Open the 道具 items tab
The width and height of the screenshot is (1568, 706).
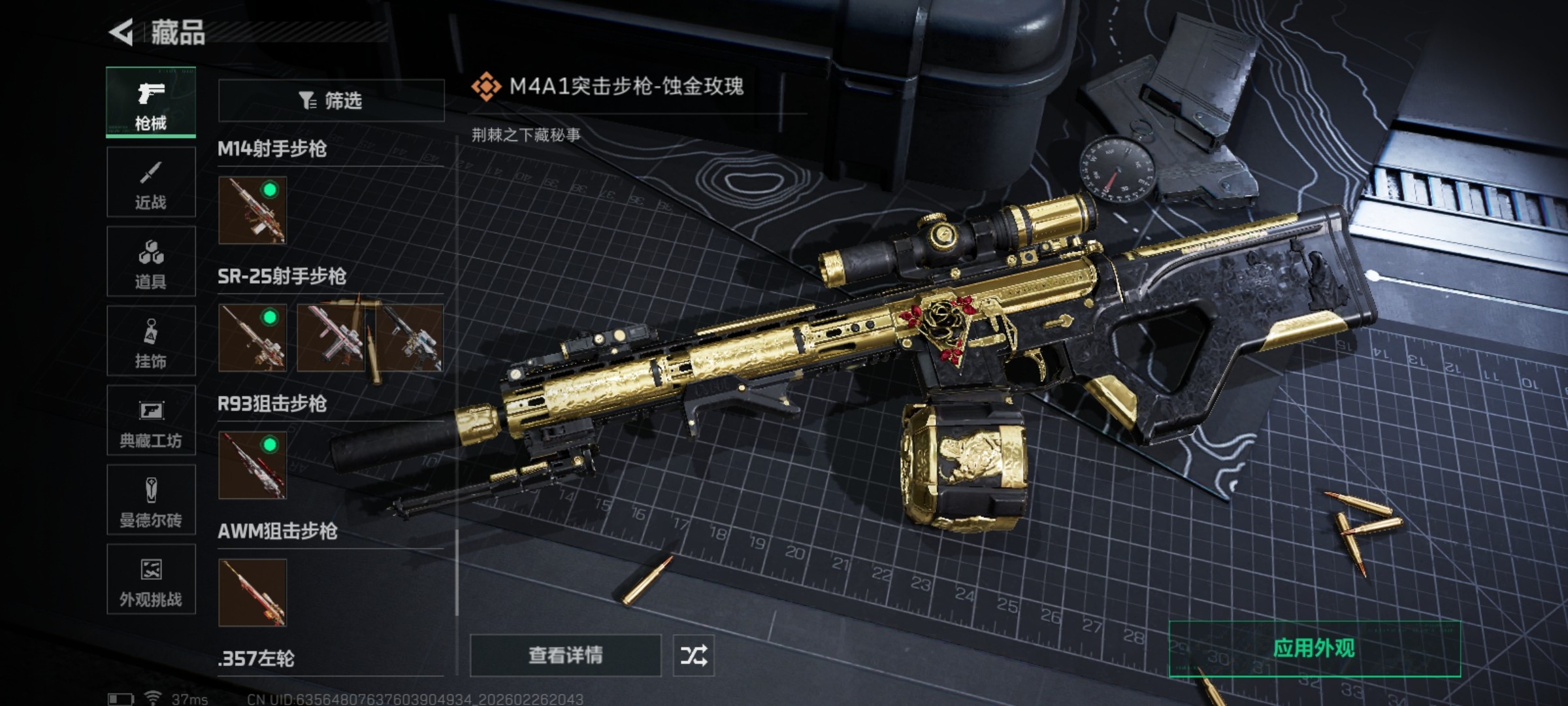(151, 262)
